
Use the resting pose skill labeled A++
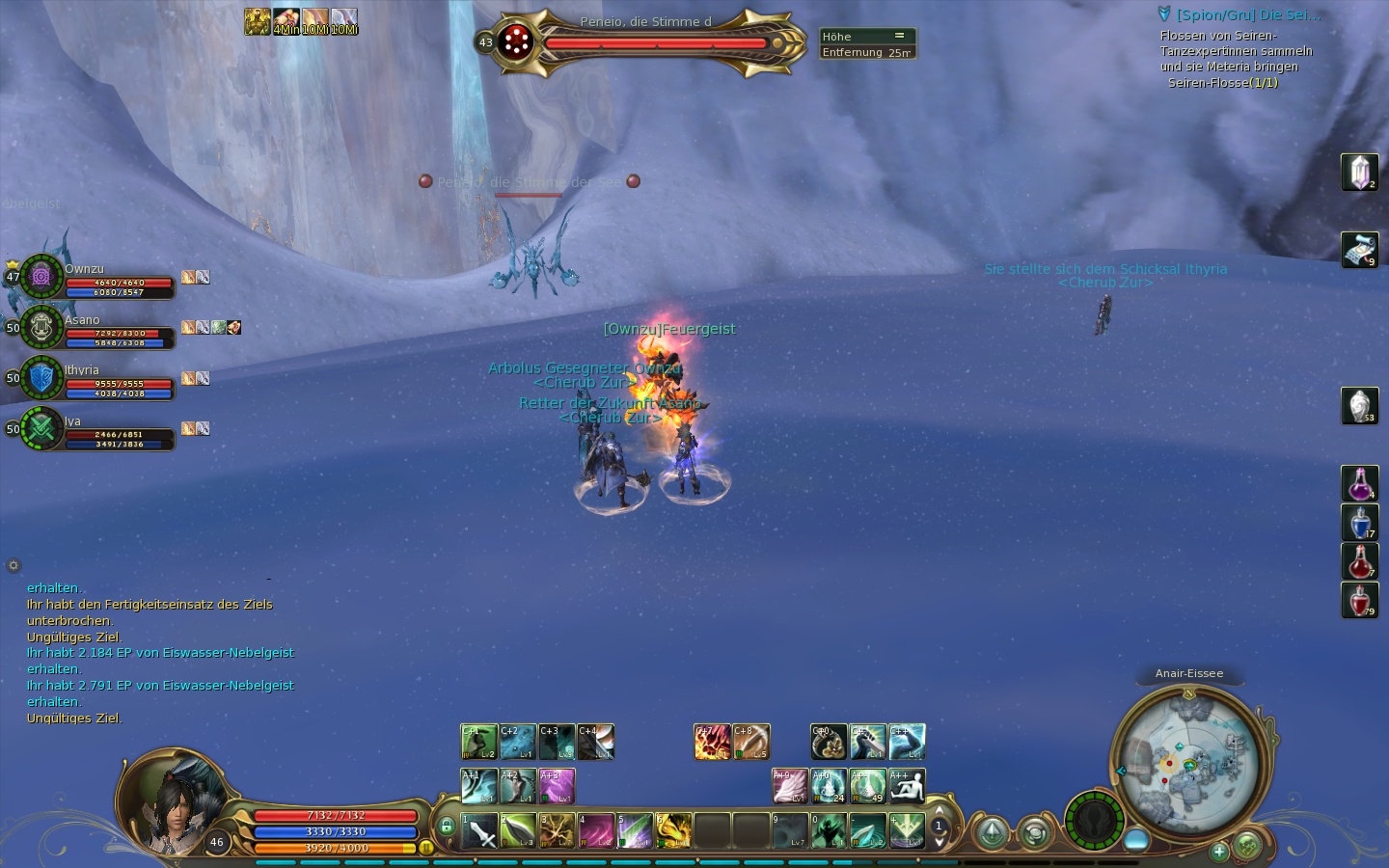coord(907,786)
